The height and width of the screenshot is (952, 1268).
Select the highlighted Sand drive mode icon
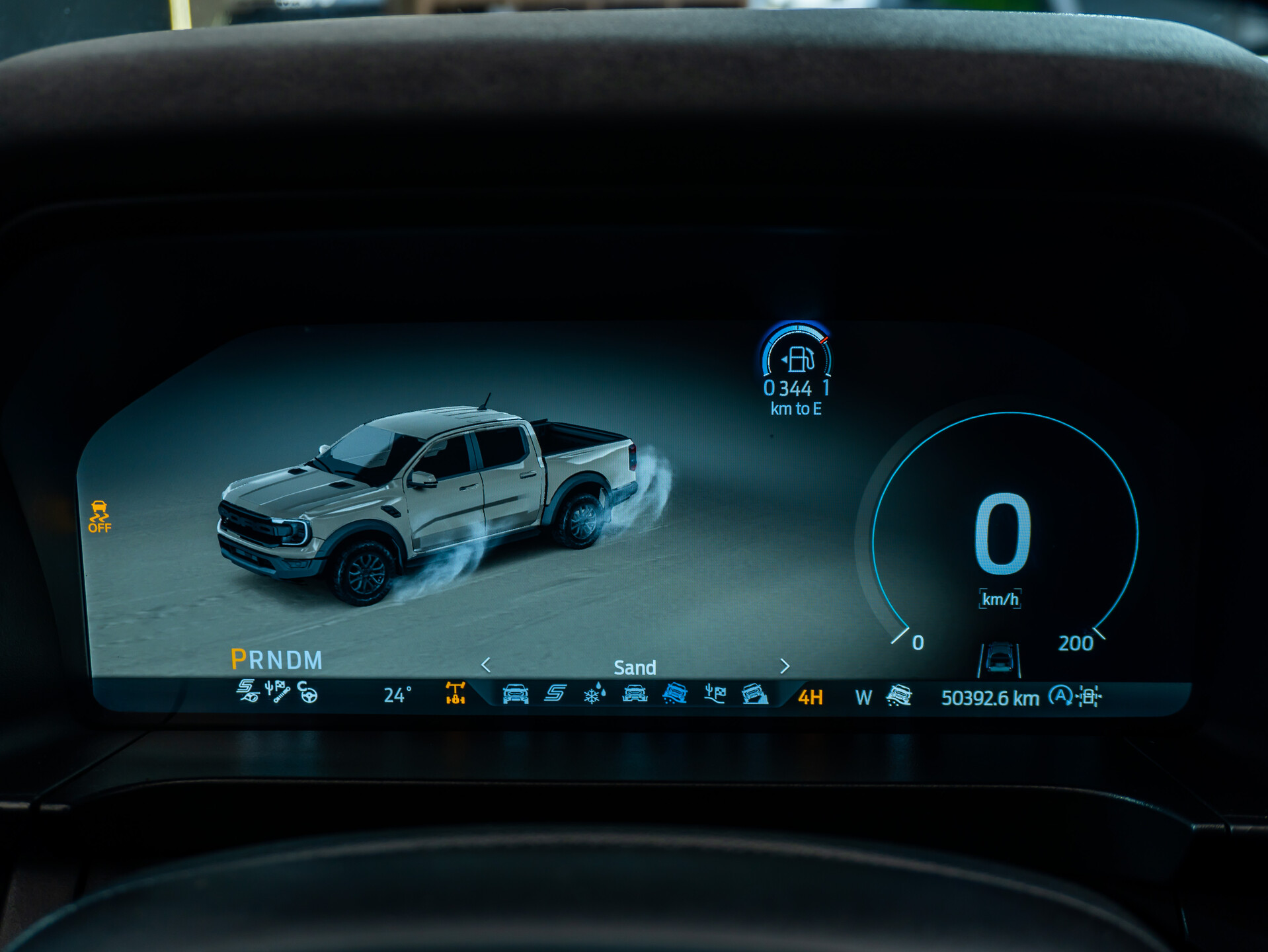click(675, 694)
